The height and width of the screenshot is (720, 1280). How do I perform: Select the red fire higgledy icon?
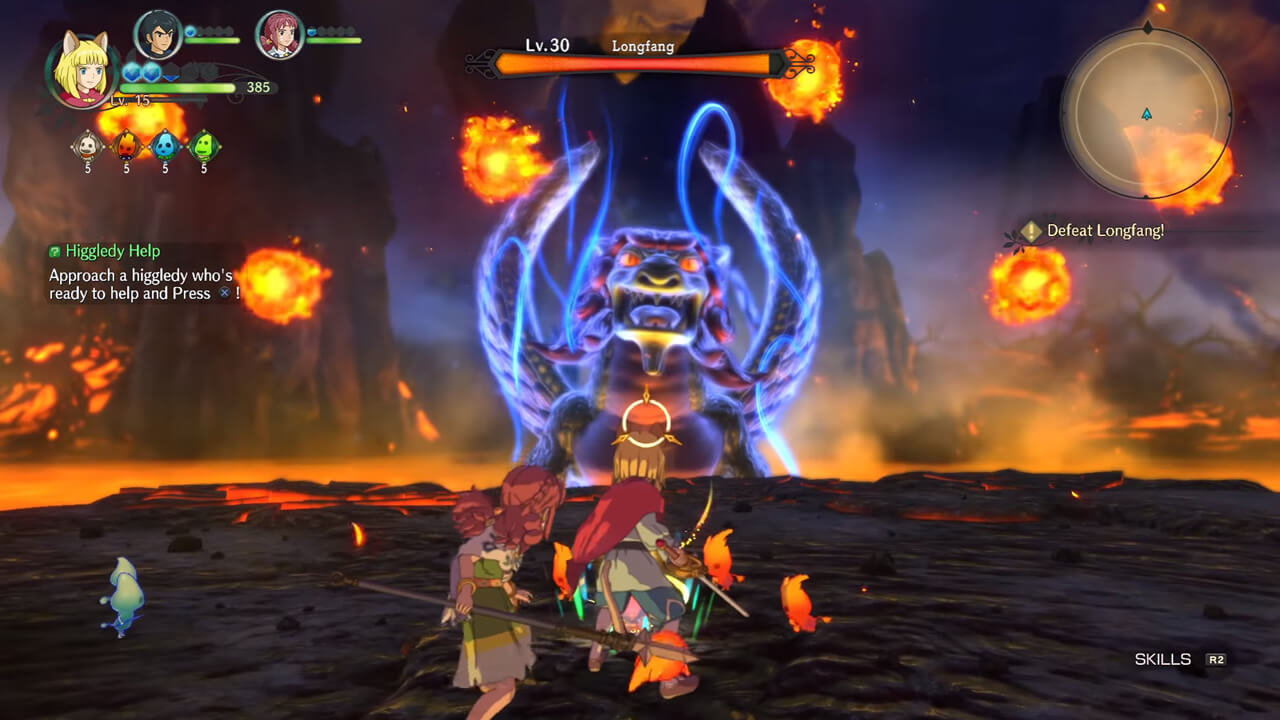point(127,146)
